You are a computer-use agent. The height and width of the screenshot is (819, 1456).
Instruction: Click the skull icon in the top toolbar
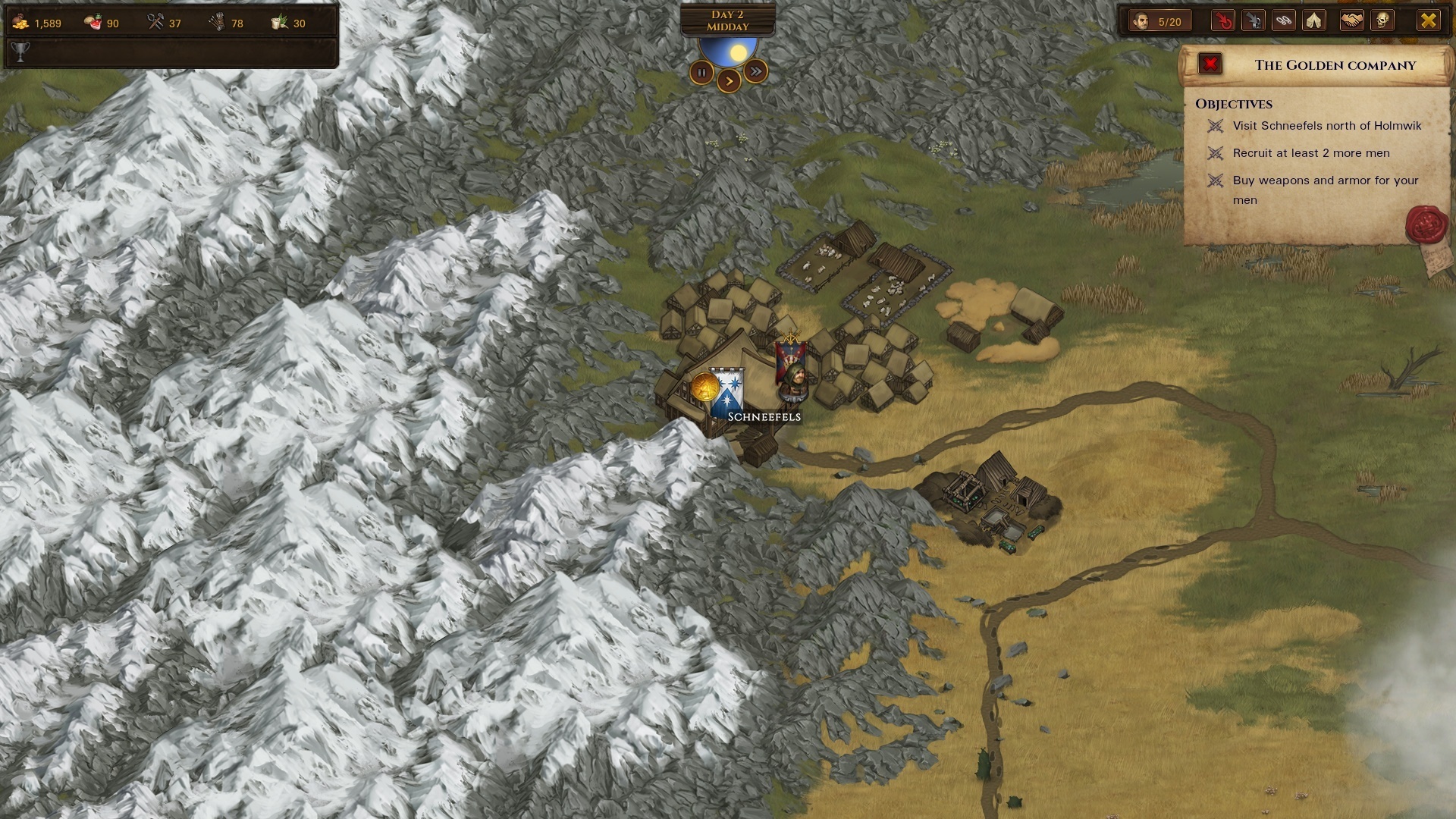point(1382,20)
